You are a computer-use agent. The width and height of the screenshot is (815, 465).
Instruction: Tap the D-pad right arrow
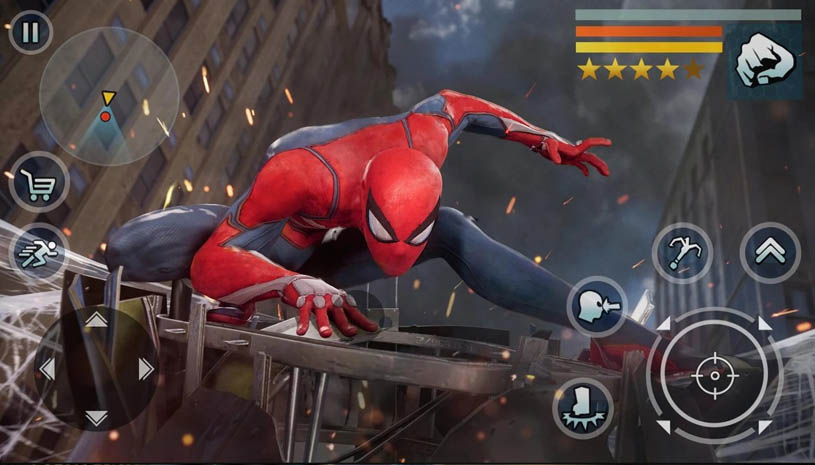pyautogui.click(x=145, y=369)
